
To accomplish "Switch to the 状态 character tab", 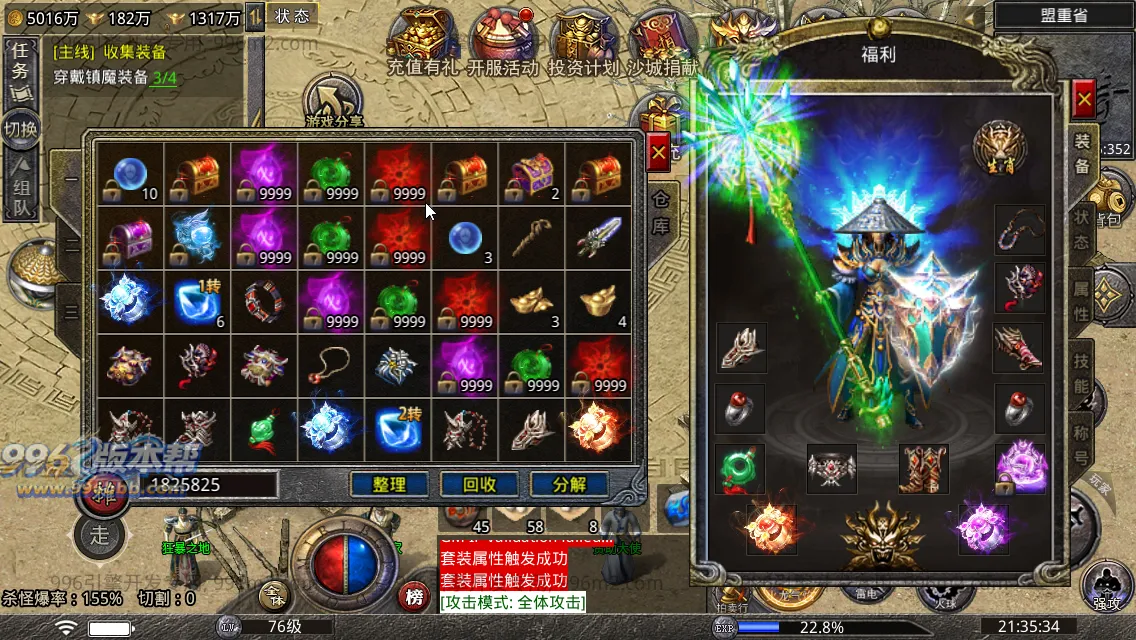I will [x=1083, y=231].
